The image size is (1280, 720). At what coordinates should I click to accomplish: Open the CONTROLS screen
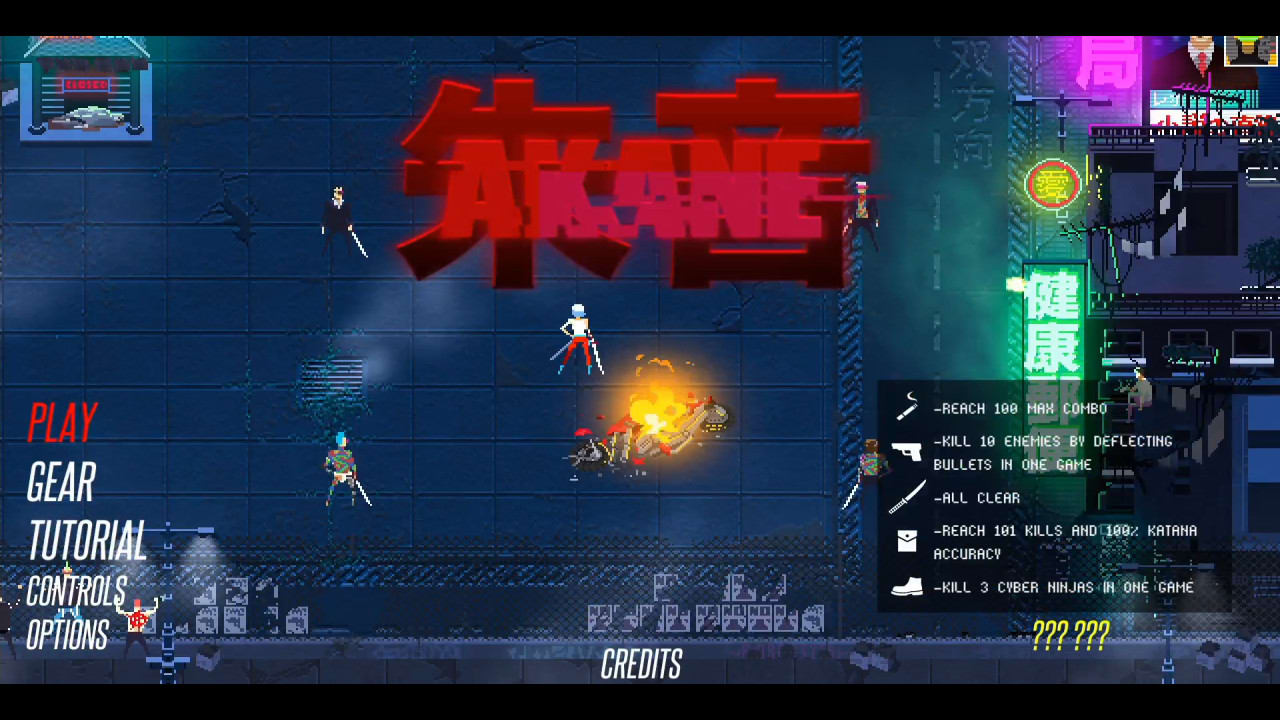point(78,589)
